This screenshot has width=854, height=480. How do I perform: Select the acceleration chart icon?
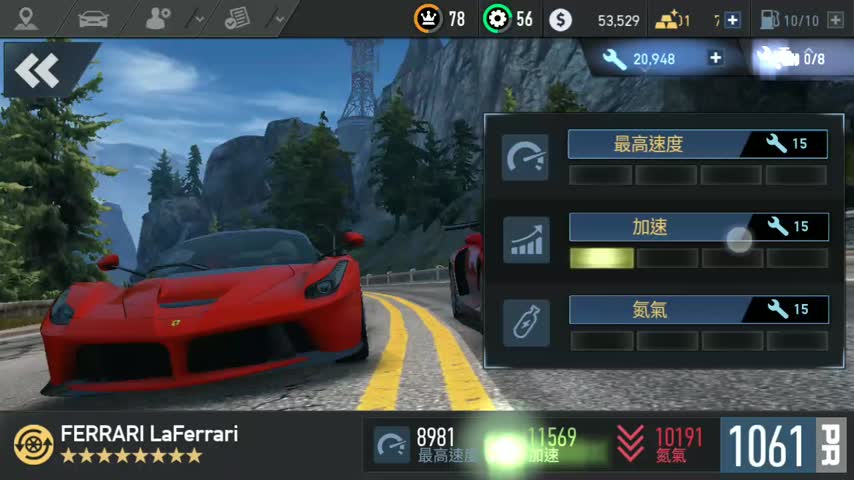click(x=525, y=241)
